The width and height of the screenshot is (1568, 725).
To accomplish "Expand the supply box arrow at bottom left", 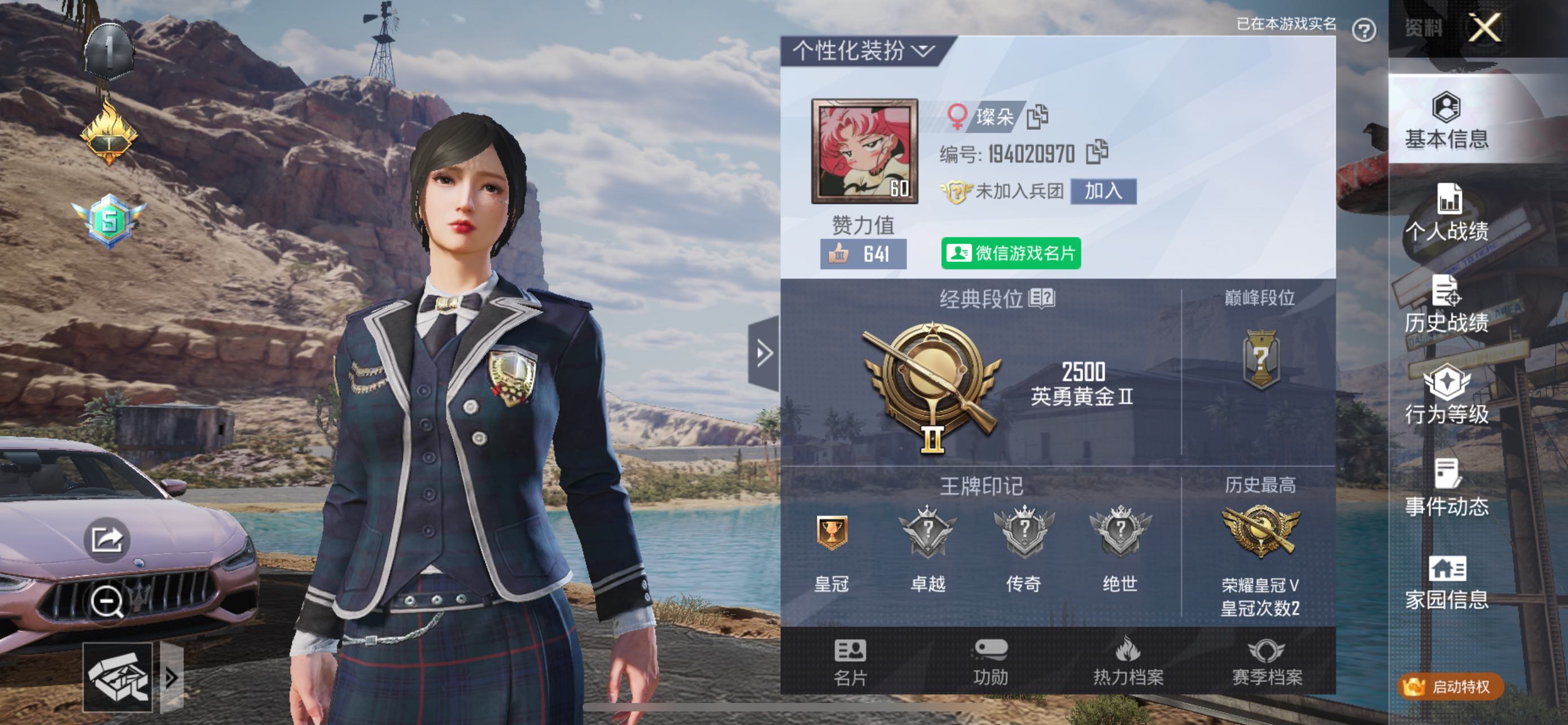I will [172, 676].
